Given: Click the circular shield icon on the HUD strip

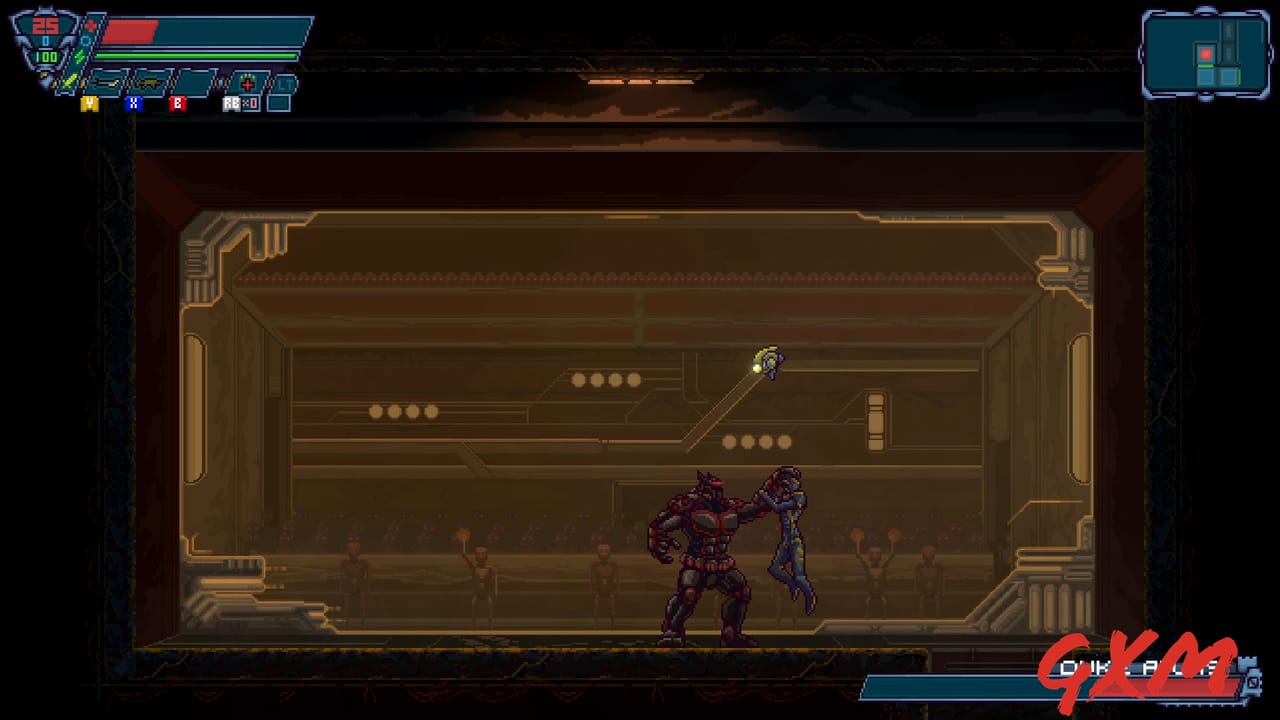Looking at the screenshot, I should pyautogui.click(x=85, y=40).
